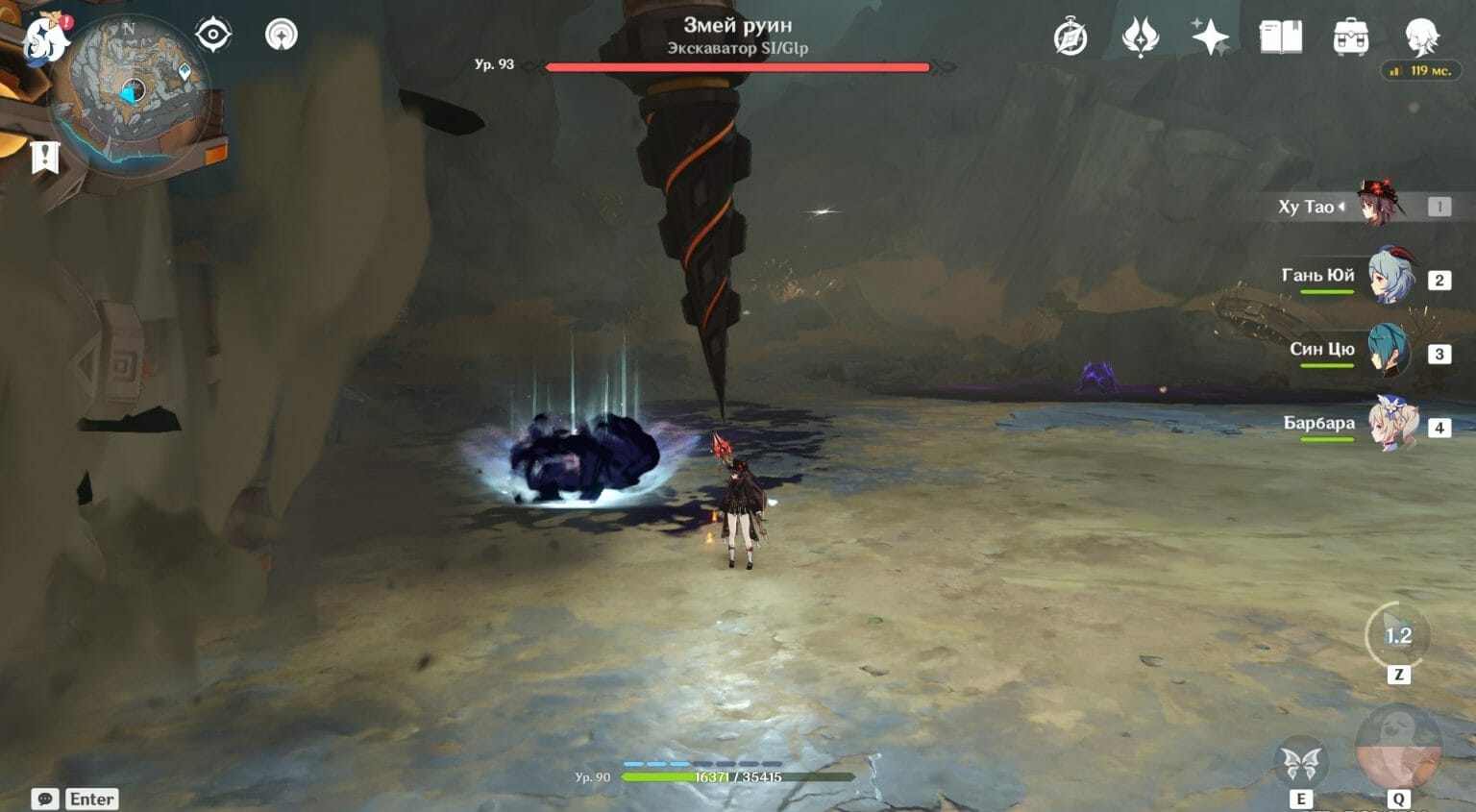The width and height of the screenshot is (1476, 812).
Task: Open the Paimon menu
Action: pyautogui.click(x=42, y=38)
